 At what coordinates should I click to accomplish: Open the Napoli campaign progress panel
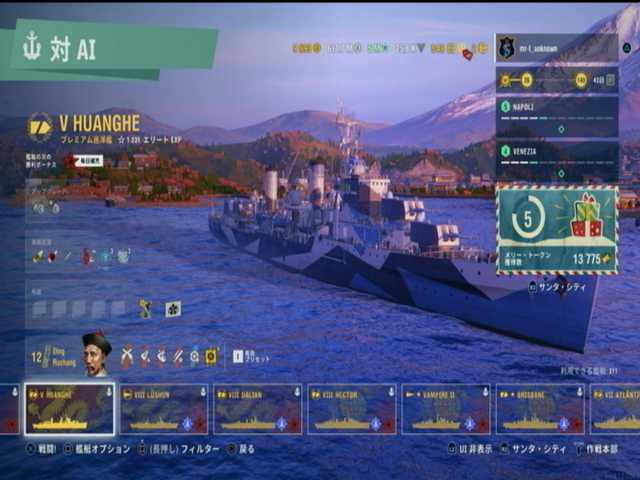556,116
